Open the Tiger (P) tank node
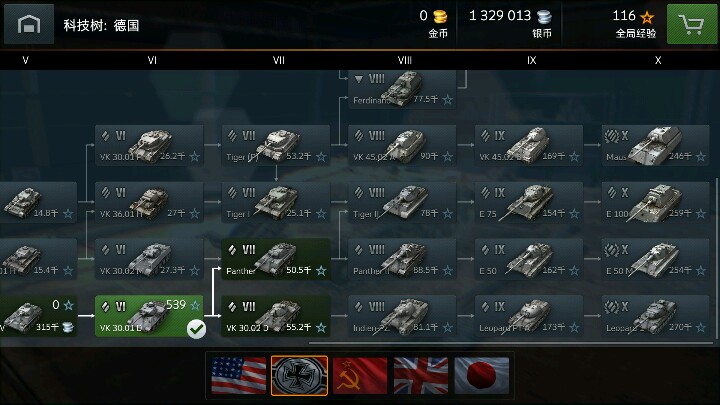The width and height of the screenshot is (720, 405). [275, 146]
